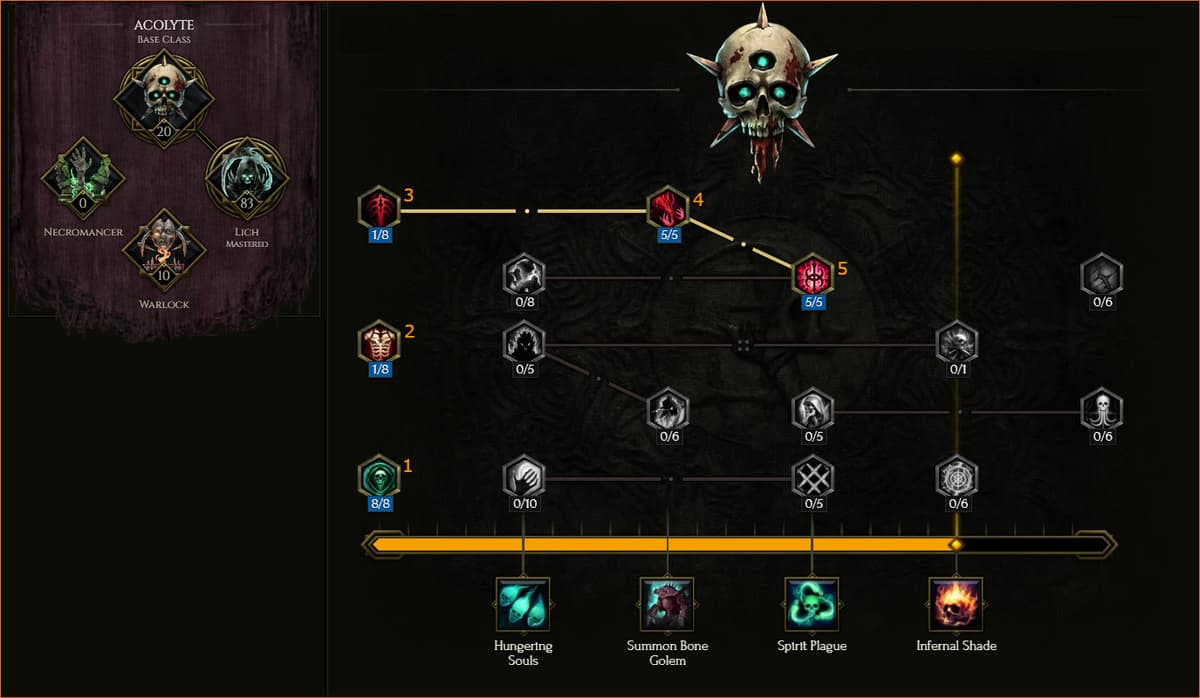Click the crossed bones 0/5 passive node
Image resolution: width=1200 pixels, height=698 pixels.
point(812,476)
